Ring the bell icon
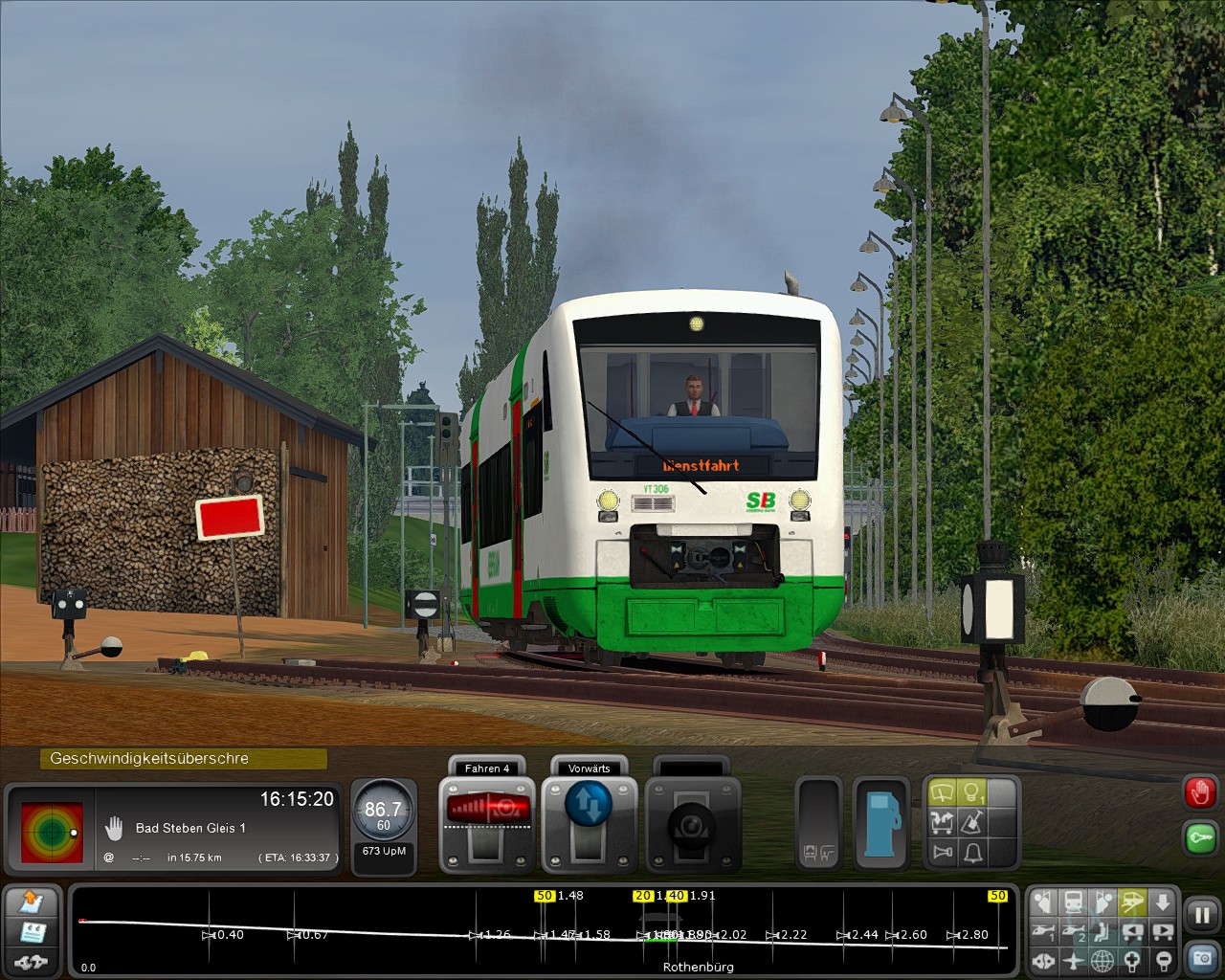This screenshot has height=980, width=1225. tap(972, 852)
